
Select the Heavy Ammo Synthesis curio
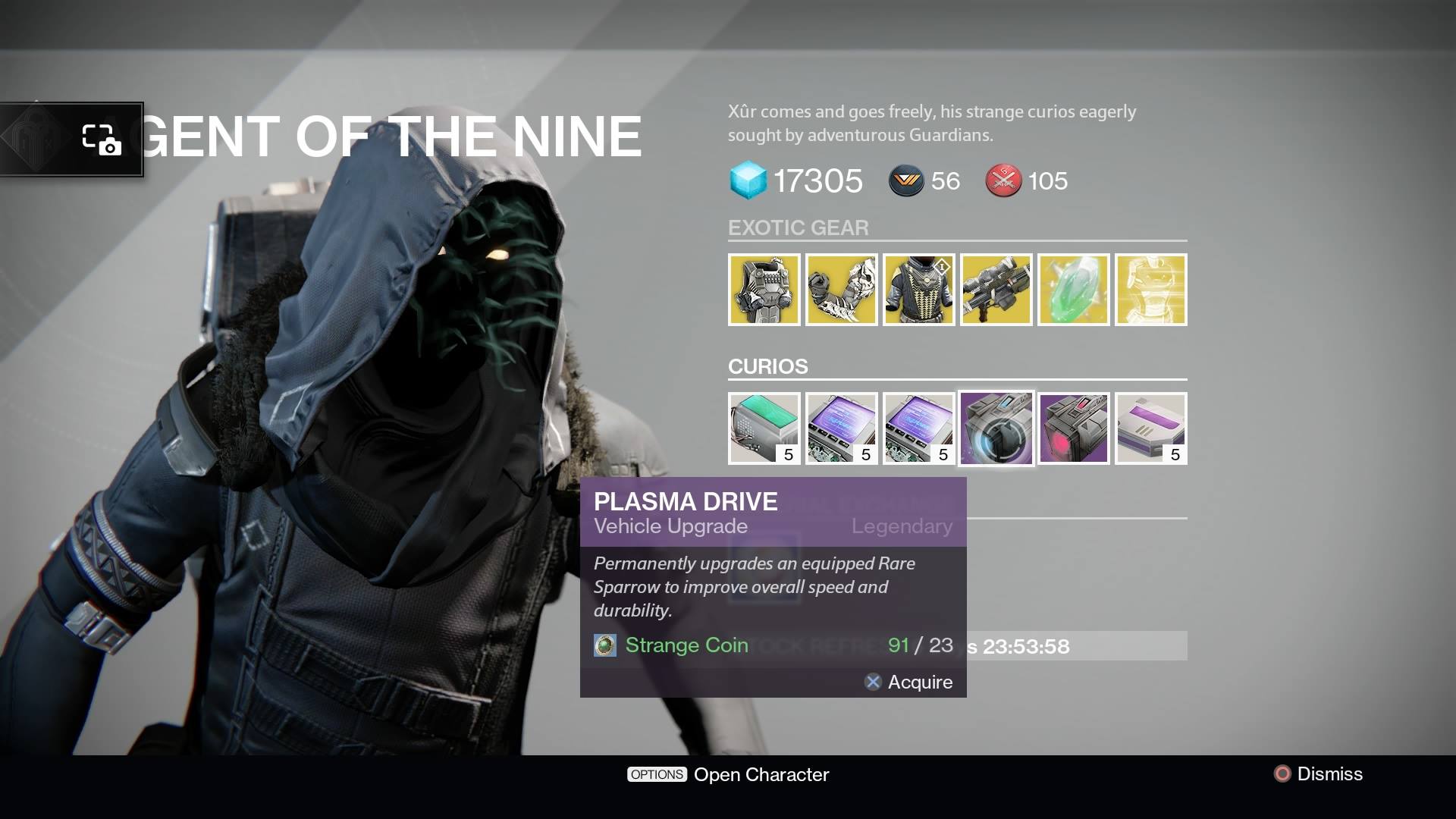coord(764,428)
